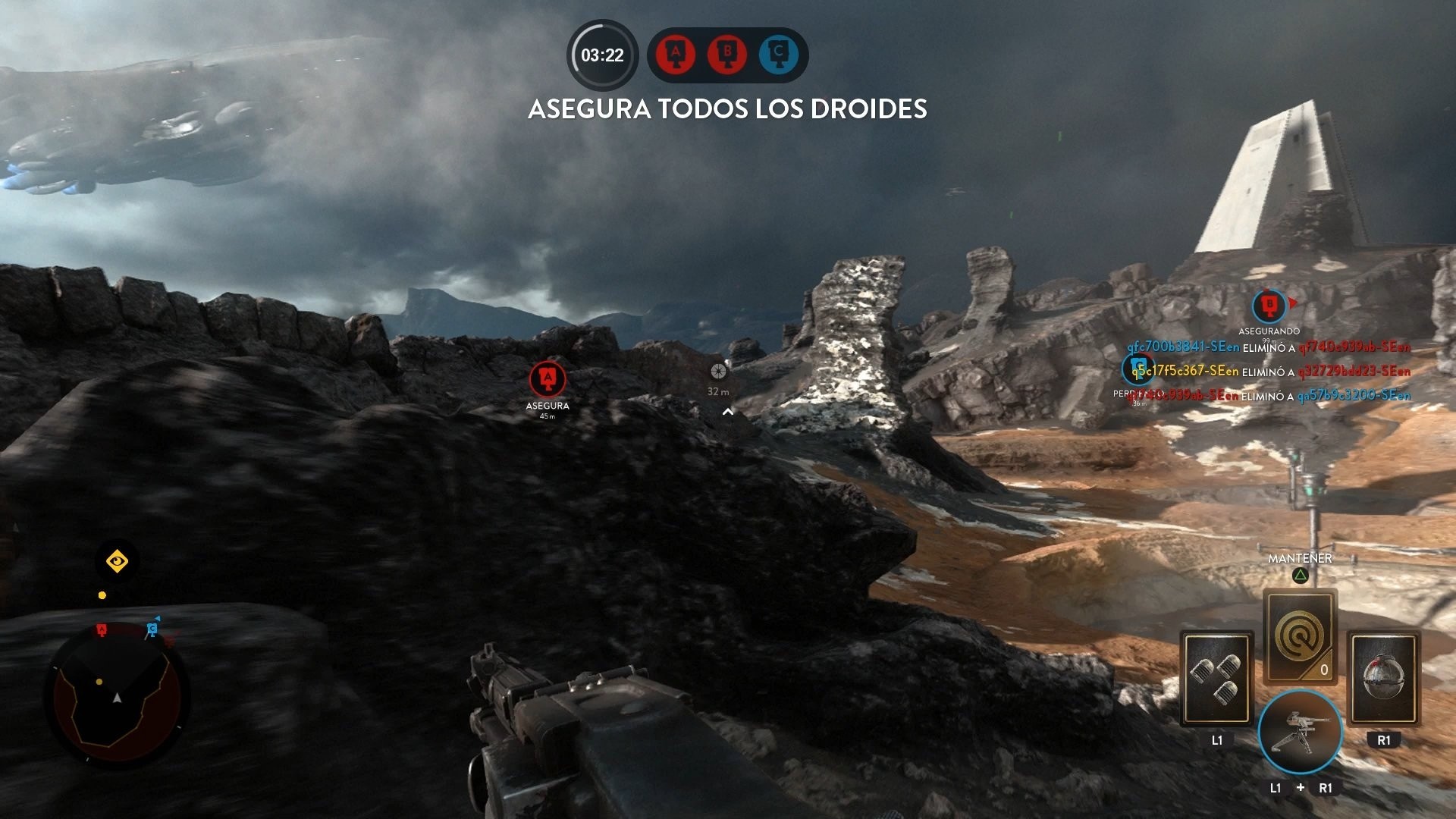Select the red droid A icon at top
The width and height of the screenshot is (1456, 819).
point(676,55)
